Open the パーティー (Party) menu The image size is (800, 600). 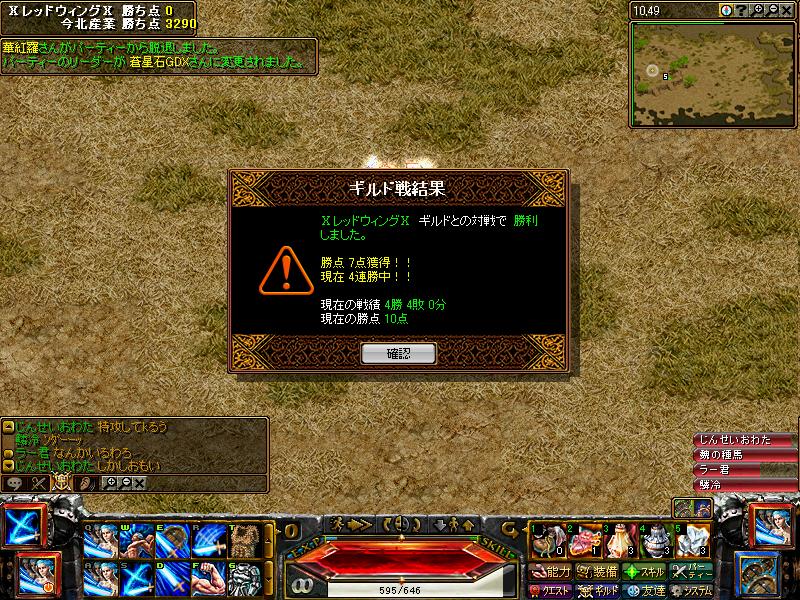[x=692, y=572]
